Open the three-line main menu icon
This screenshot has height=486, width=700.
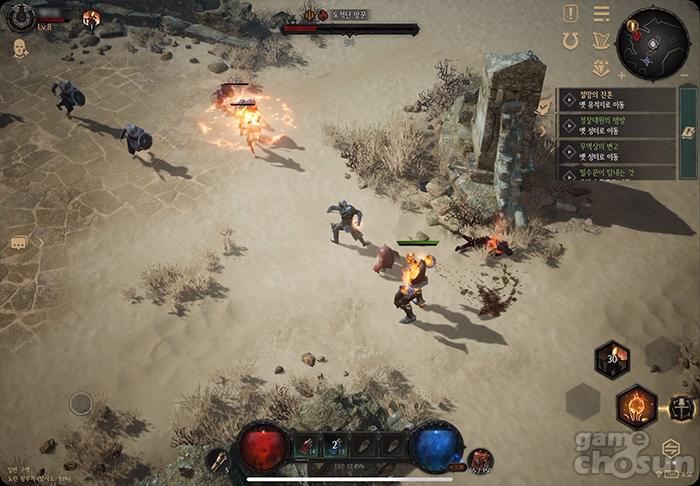tap(601, 14)
